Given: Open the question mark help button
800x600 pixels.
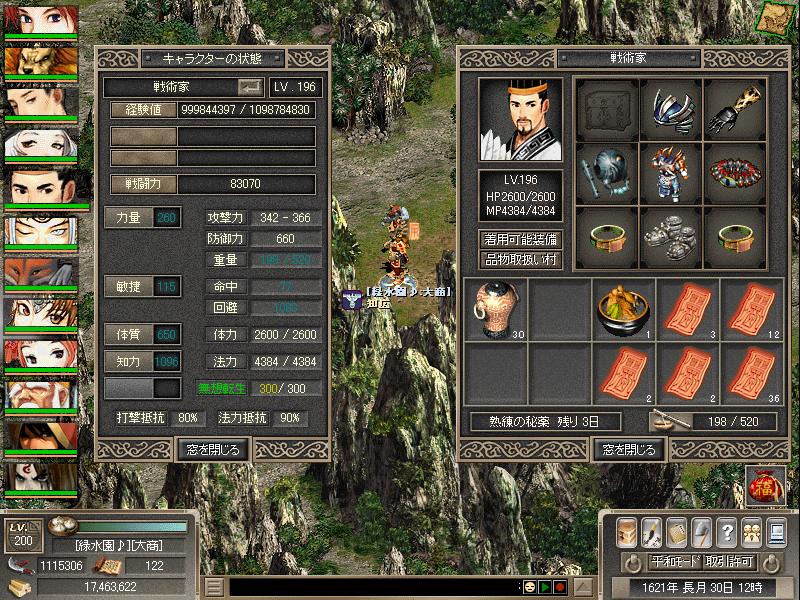Looking at the screenshot, I should click(726, 532).
